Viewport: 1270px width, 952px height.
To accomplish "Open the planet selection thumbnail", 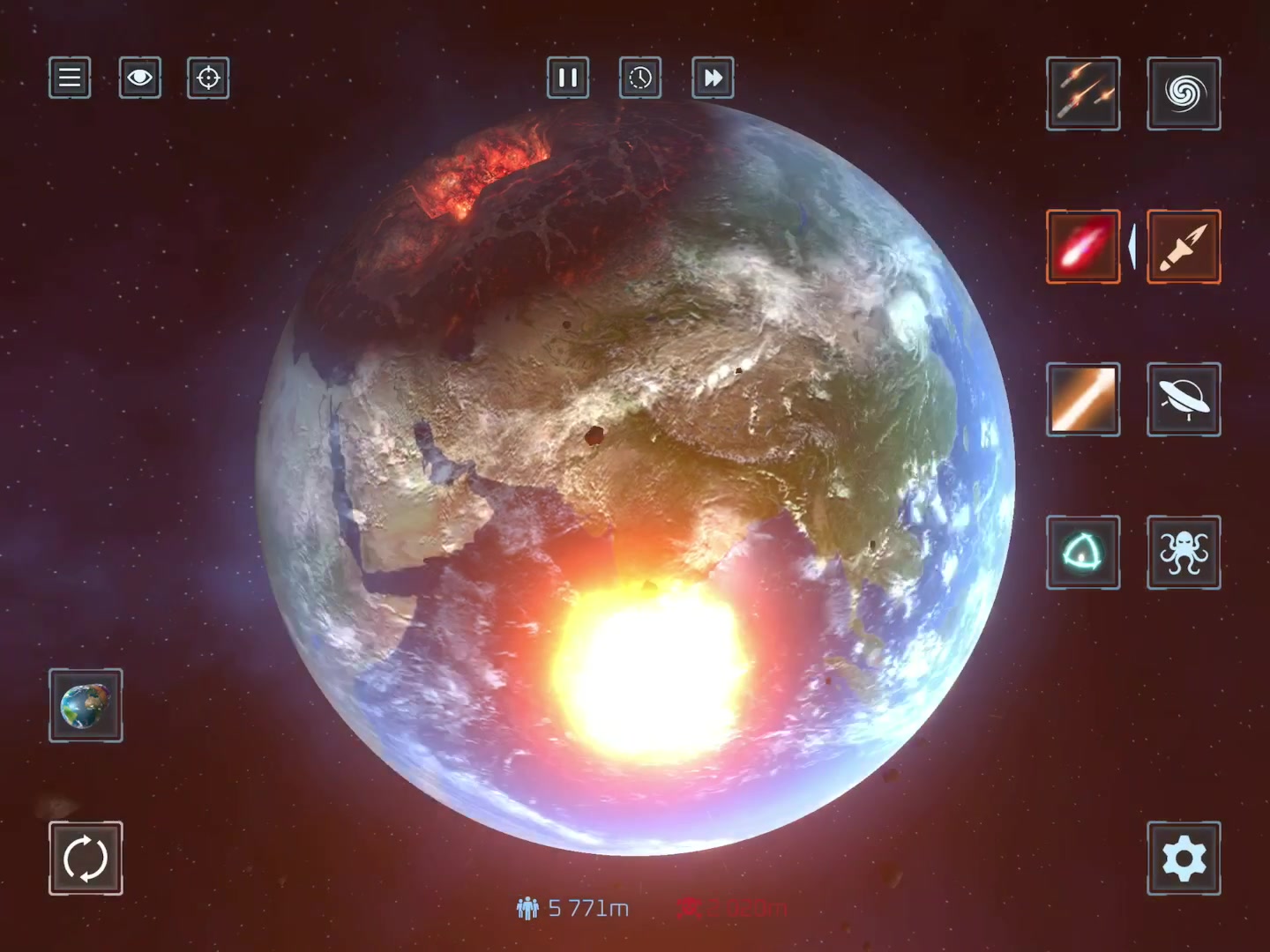I will click(x=86, y=705).
